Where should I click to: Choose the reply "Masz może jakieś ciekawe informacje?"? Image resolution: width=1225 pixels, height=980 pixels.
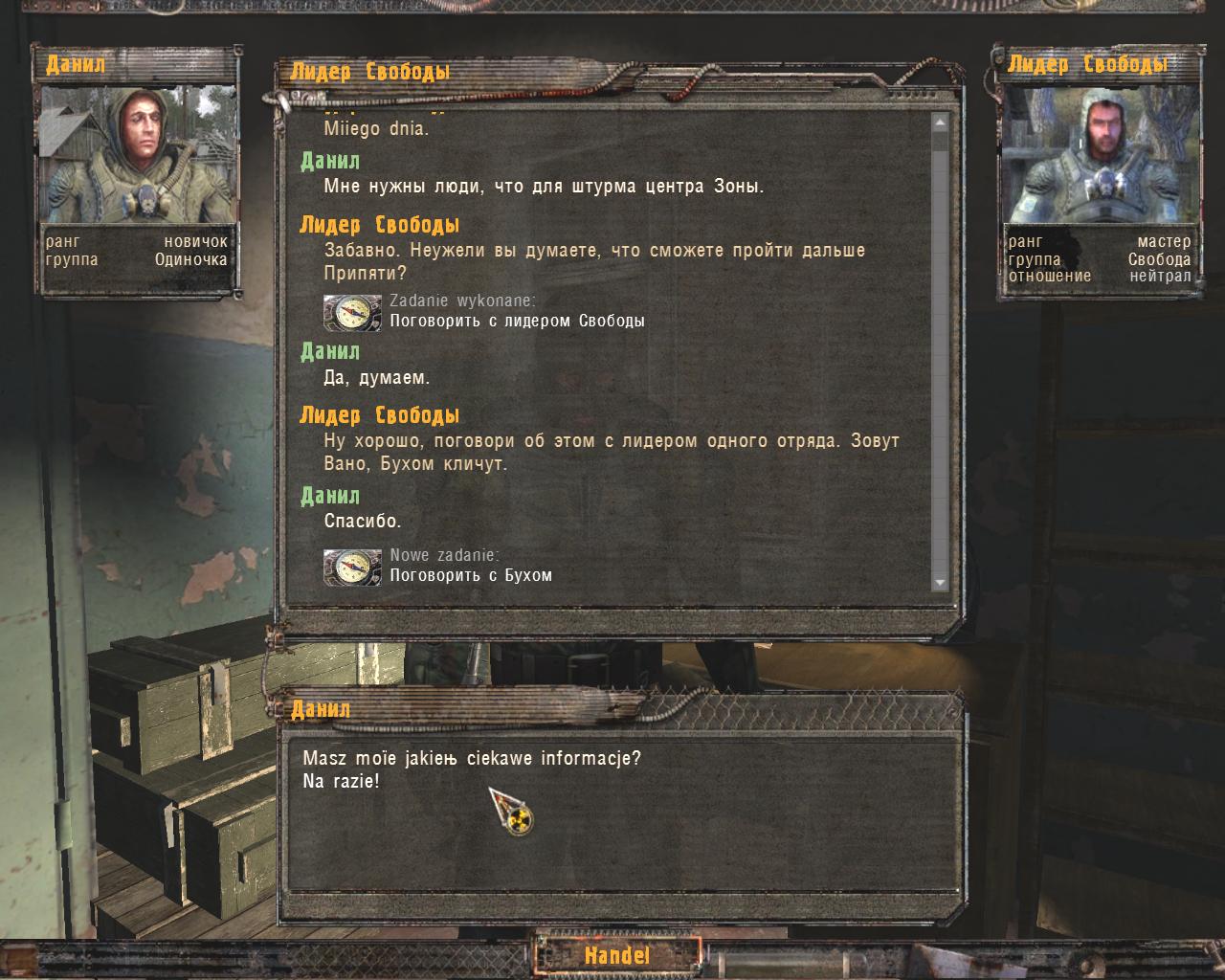[471, 759]
